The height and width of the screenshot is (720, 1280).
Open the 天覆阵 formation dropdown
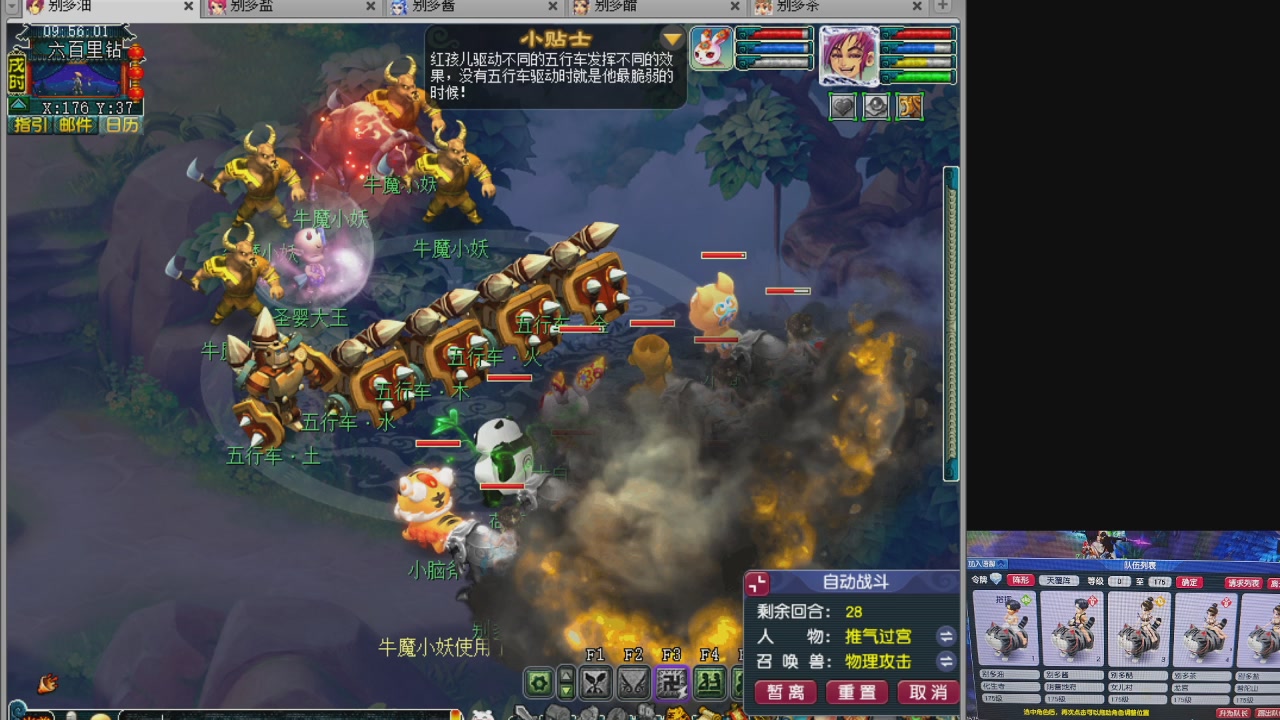pyautogui.click(x=1059, y=581)
